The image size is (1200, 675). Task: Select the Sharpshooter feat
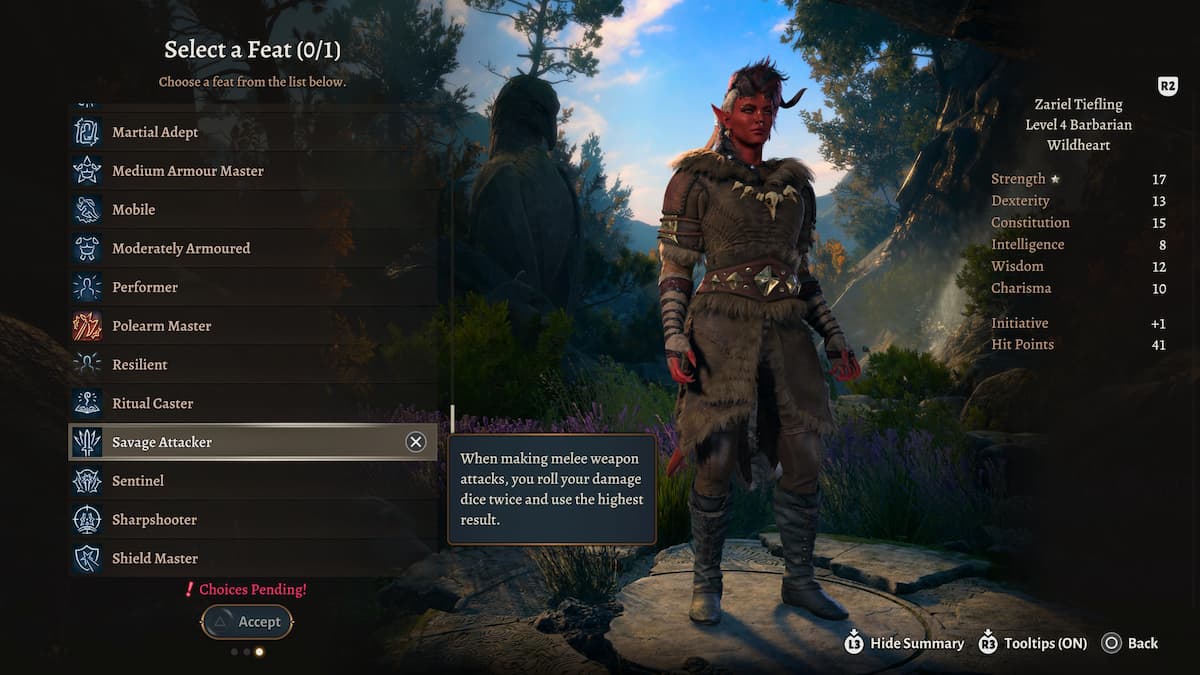(x=154, y=520)
